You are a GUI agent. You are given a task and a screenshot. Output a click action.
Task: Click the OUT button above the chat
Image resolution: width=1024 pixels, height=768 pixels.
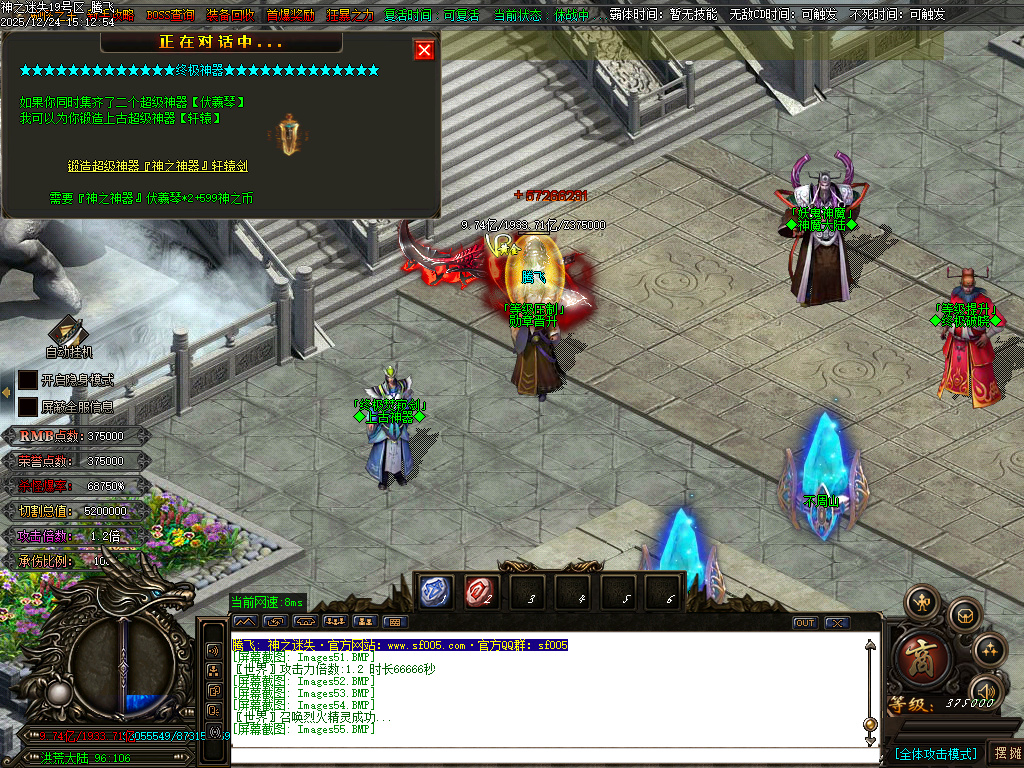tap(805, 623)
